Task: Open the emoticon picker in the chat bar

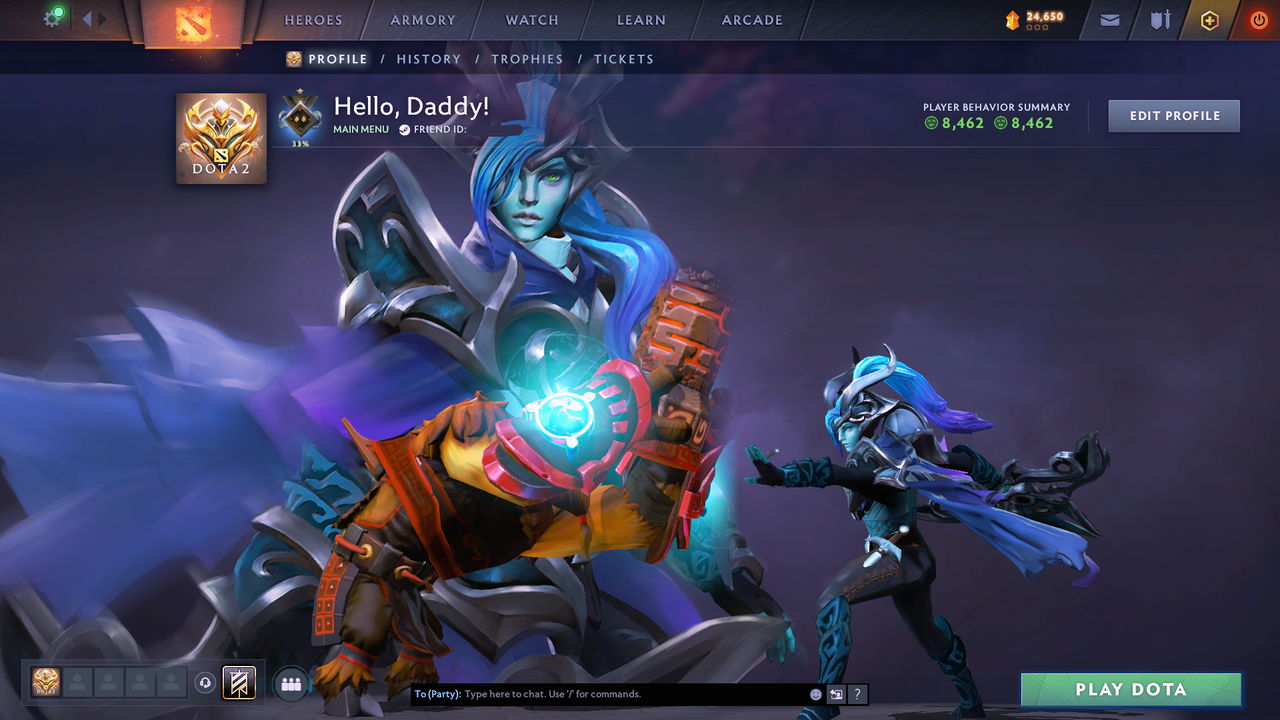Action: click(815, 693)
